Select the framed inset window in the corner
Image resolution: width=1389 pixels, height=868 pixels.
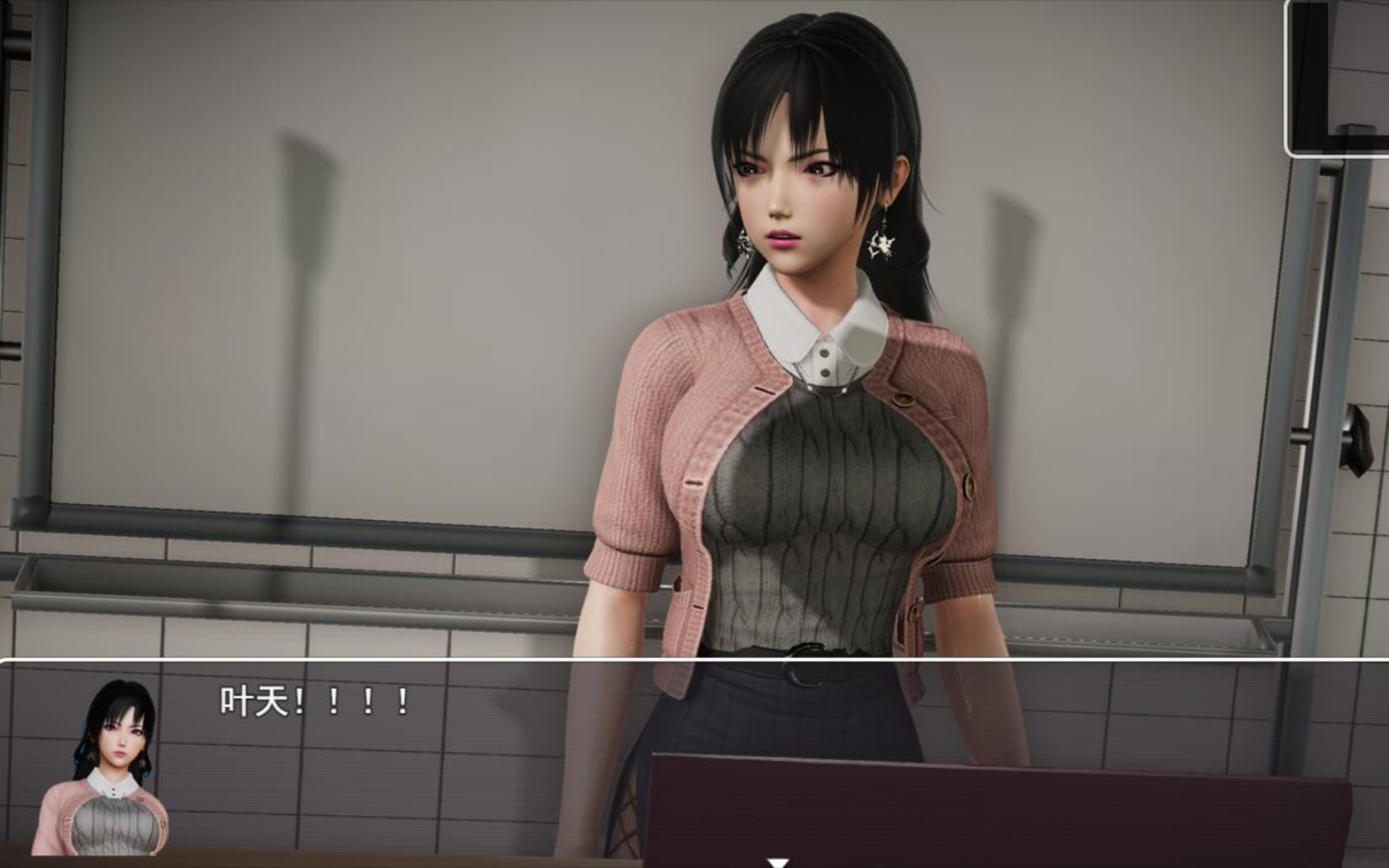[1338, 76]
